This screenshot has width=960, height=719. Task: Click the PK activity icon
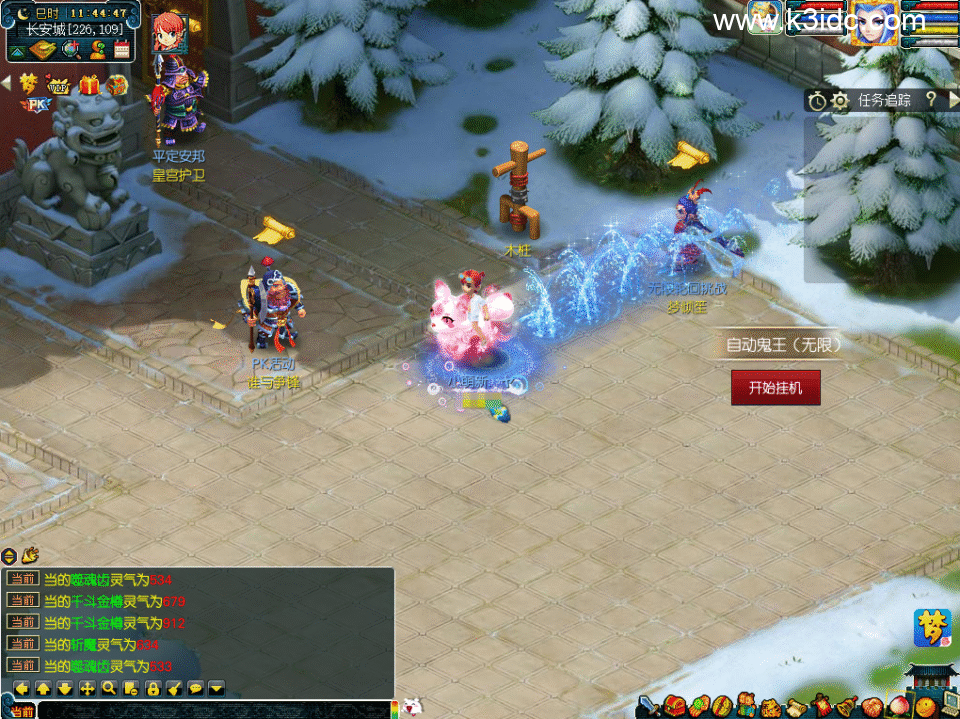coord(36,104)
